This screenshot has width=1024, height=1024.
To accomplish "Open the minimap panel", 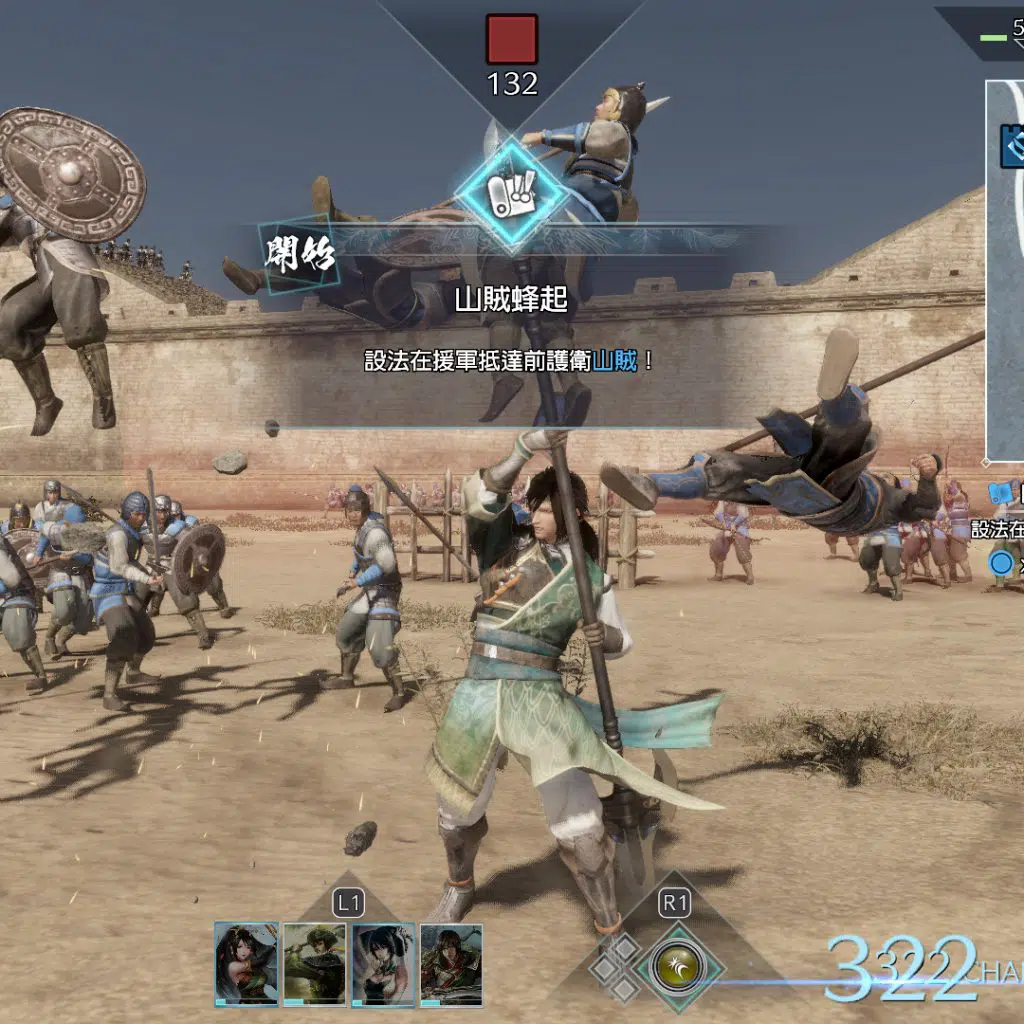I will point(1005,270).
